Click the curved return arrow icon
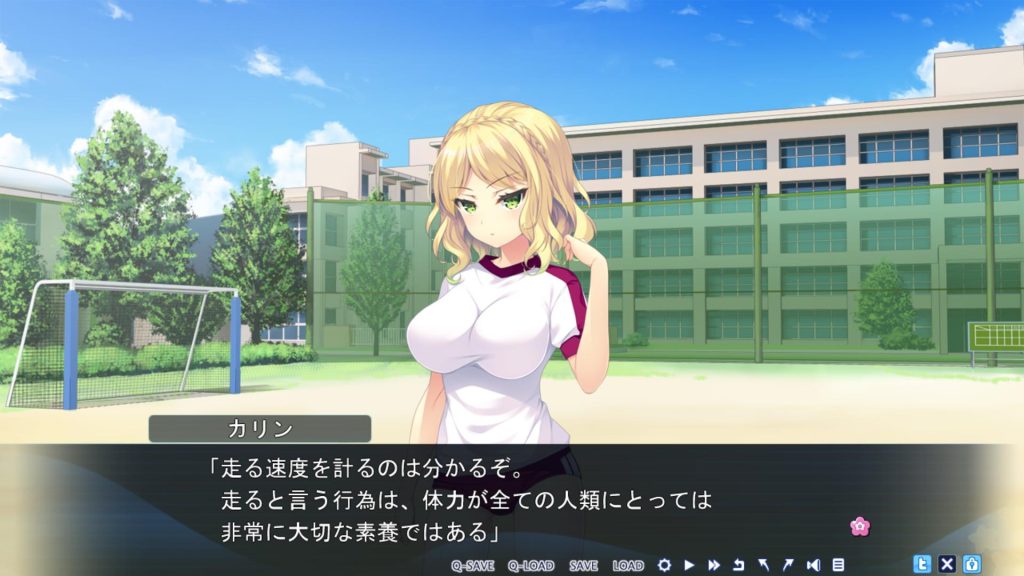The width and height of the screenshot is (1024, 576). pyautogui.click(x=739, y=565)
